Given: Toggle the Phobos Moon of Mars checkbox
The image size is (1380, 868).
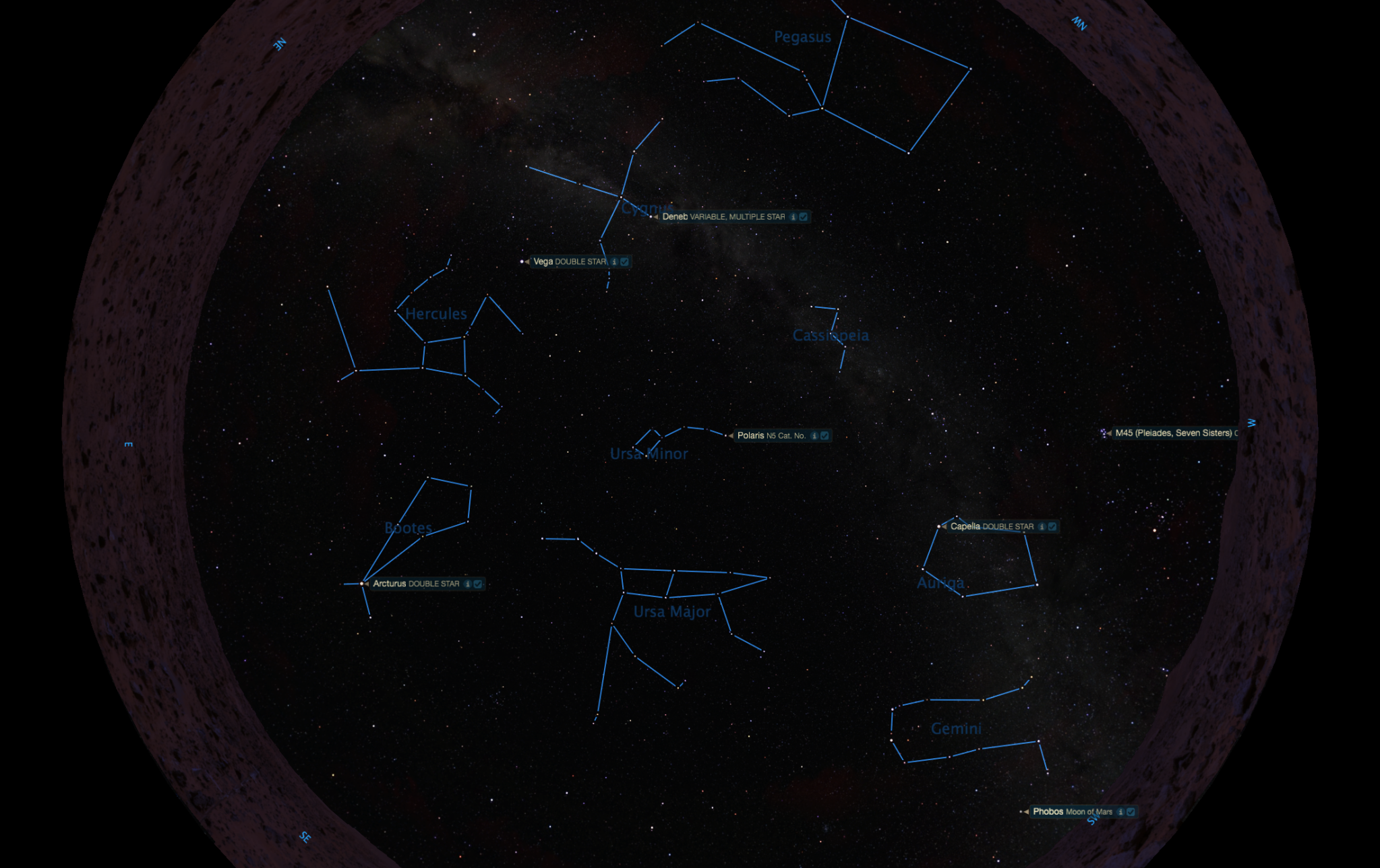Looking at the screenshot, I should [1131, 812].
